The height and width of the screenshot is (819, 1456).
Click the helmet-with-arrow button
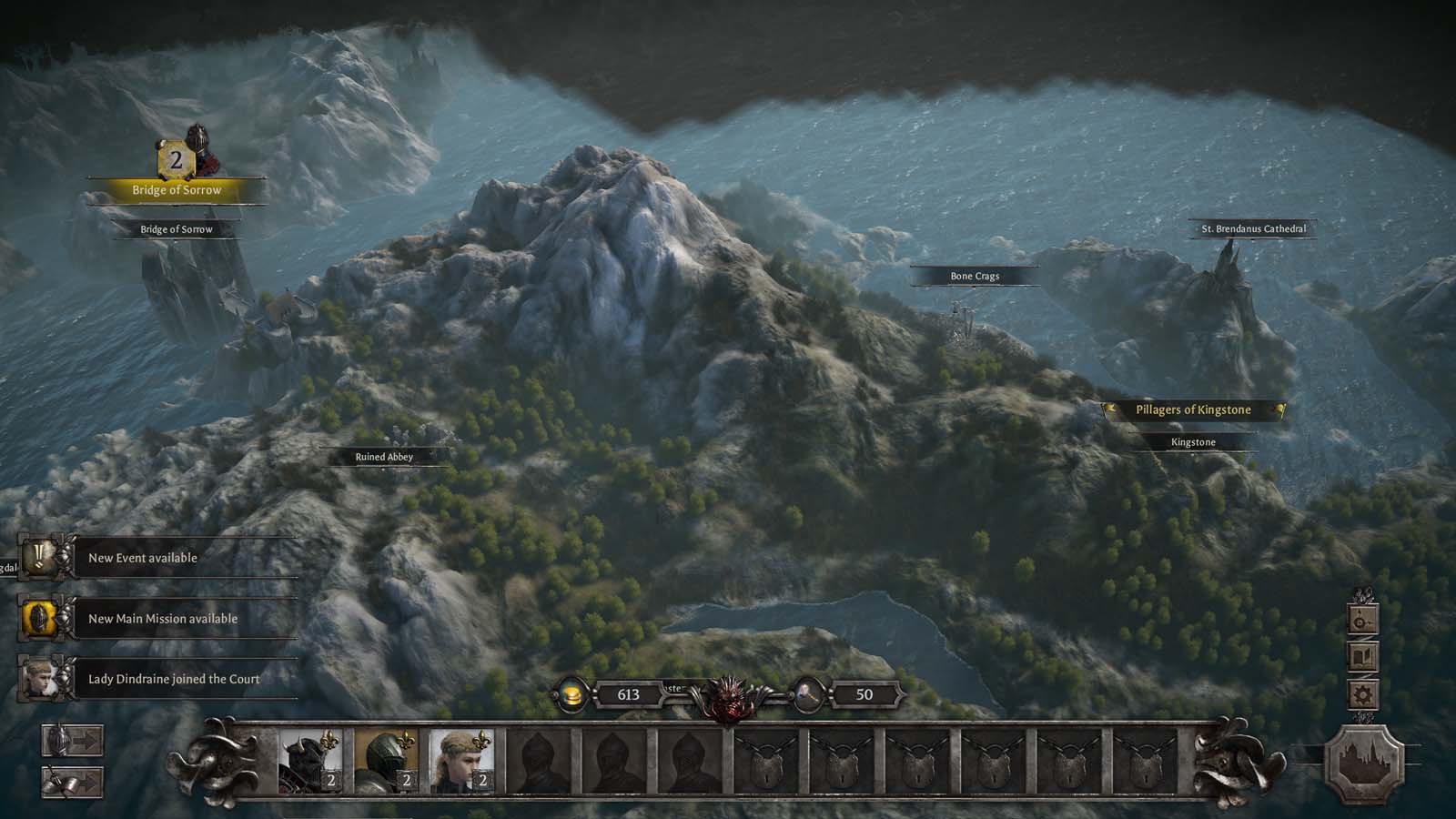72,741
